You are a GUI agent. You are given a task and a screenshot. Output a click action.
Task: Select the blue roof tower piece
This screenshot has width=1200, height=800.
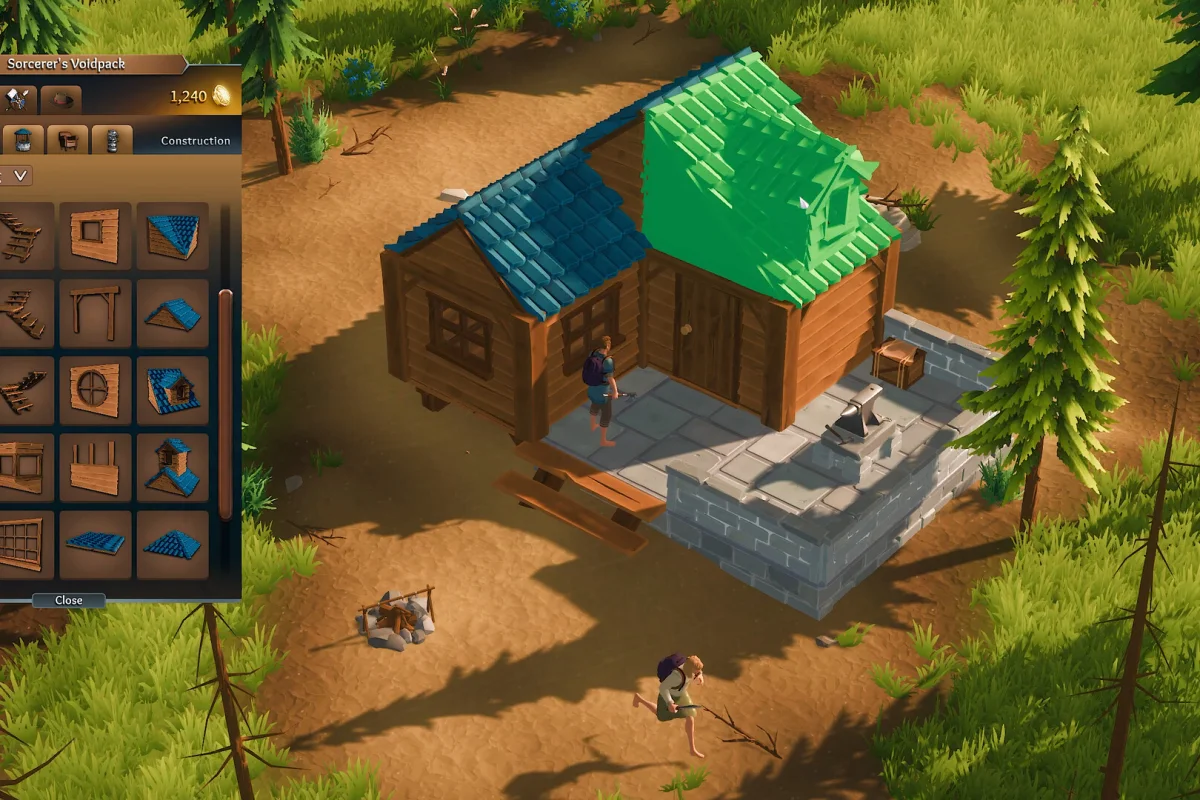pos(172,467)
